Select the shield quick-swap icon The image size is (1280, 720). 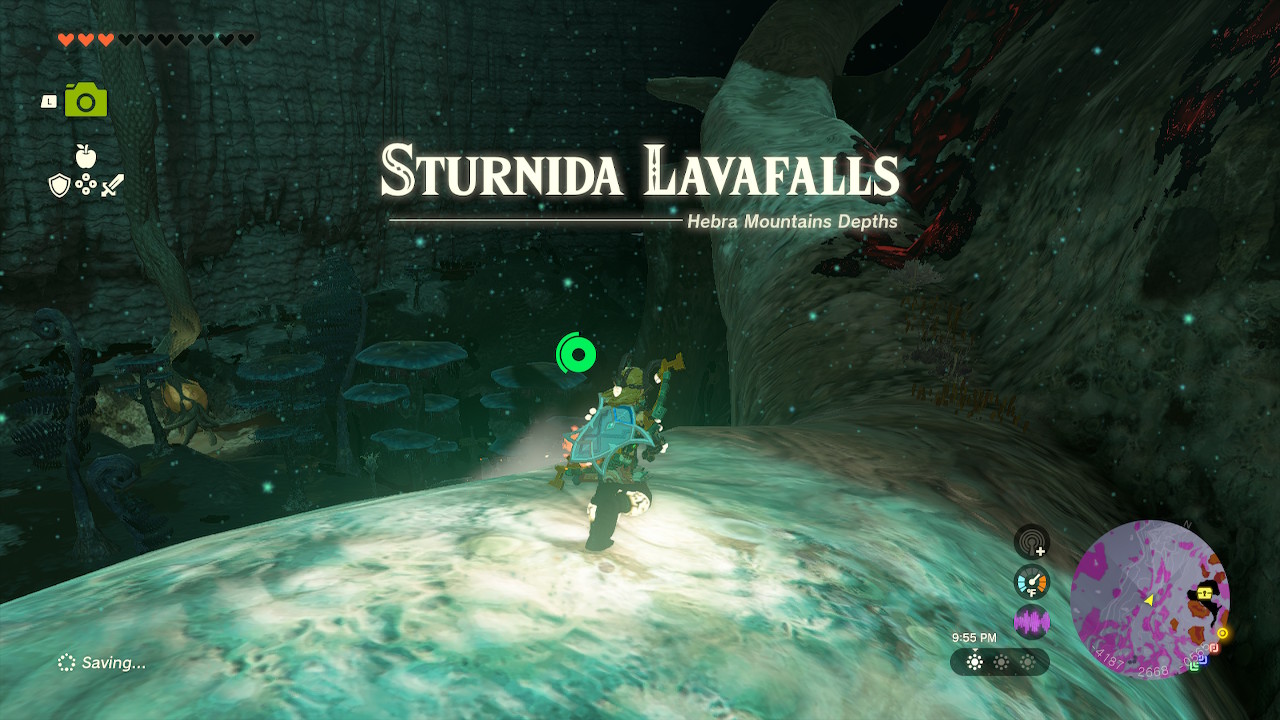(x=60, y=185)
